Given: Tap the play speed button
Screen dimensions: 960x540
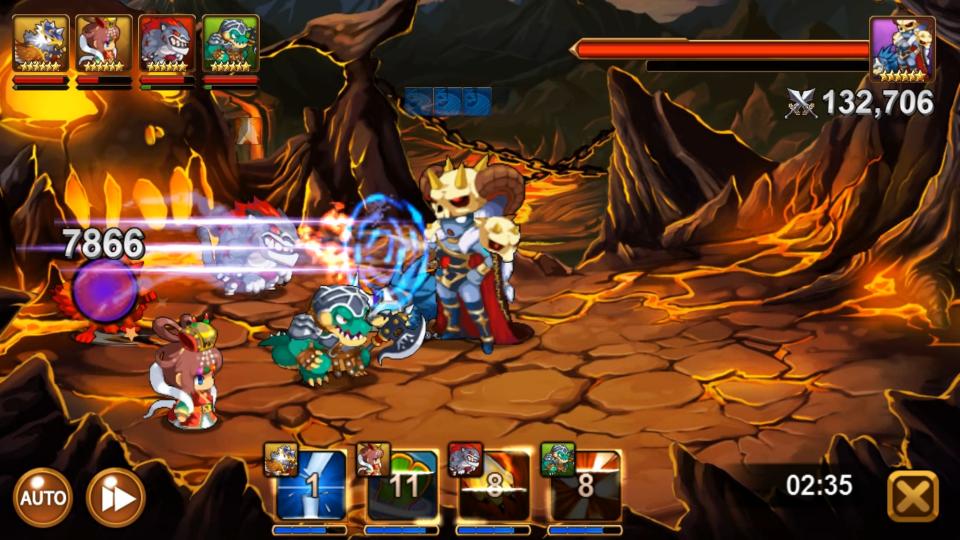Looking at the screenshot, I should click(x=115, y=497).
